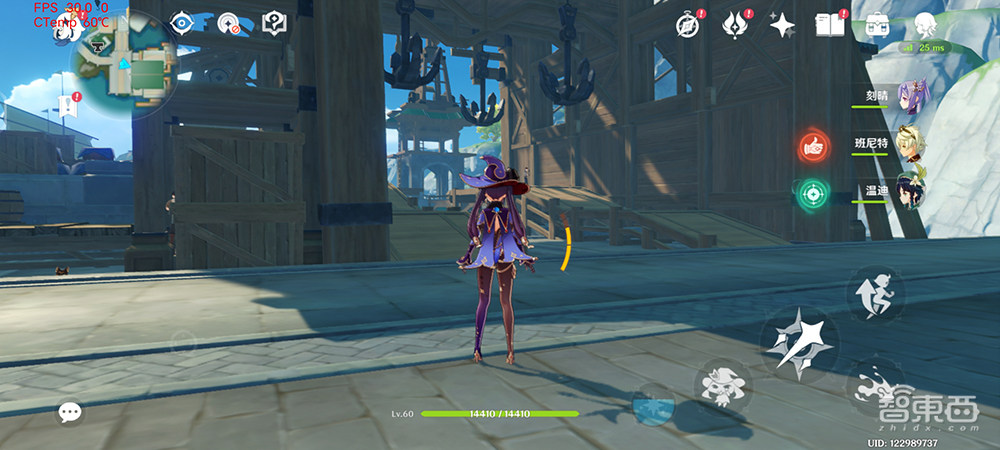Viewport: 1000px width, 450px height.
Task: Tap the Paimon menu icon
Action: point(63,28)
